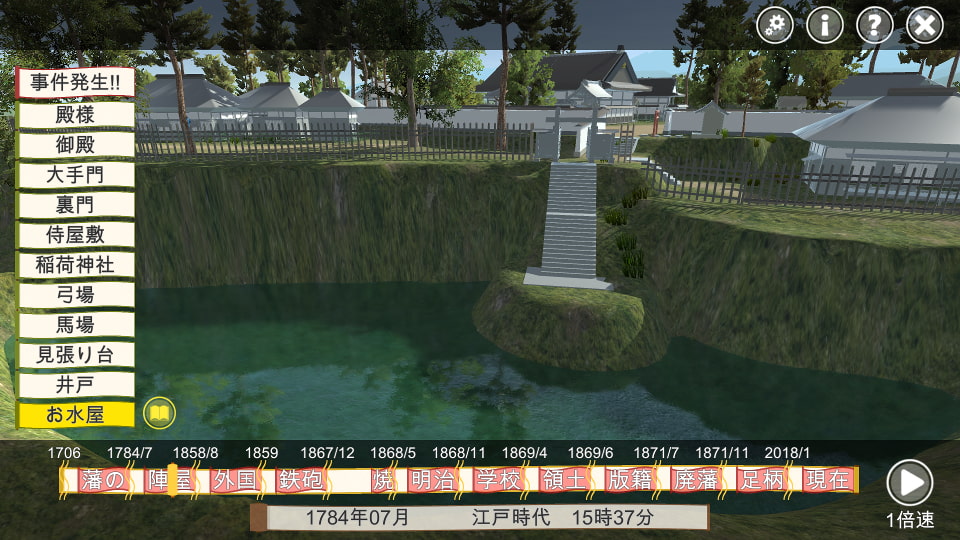Open the help question mark

(875, 25)
